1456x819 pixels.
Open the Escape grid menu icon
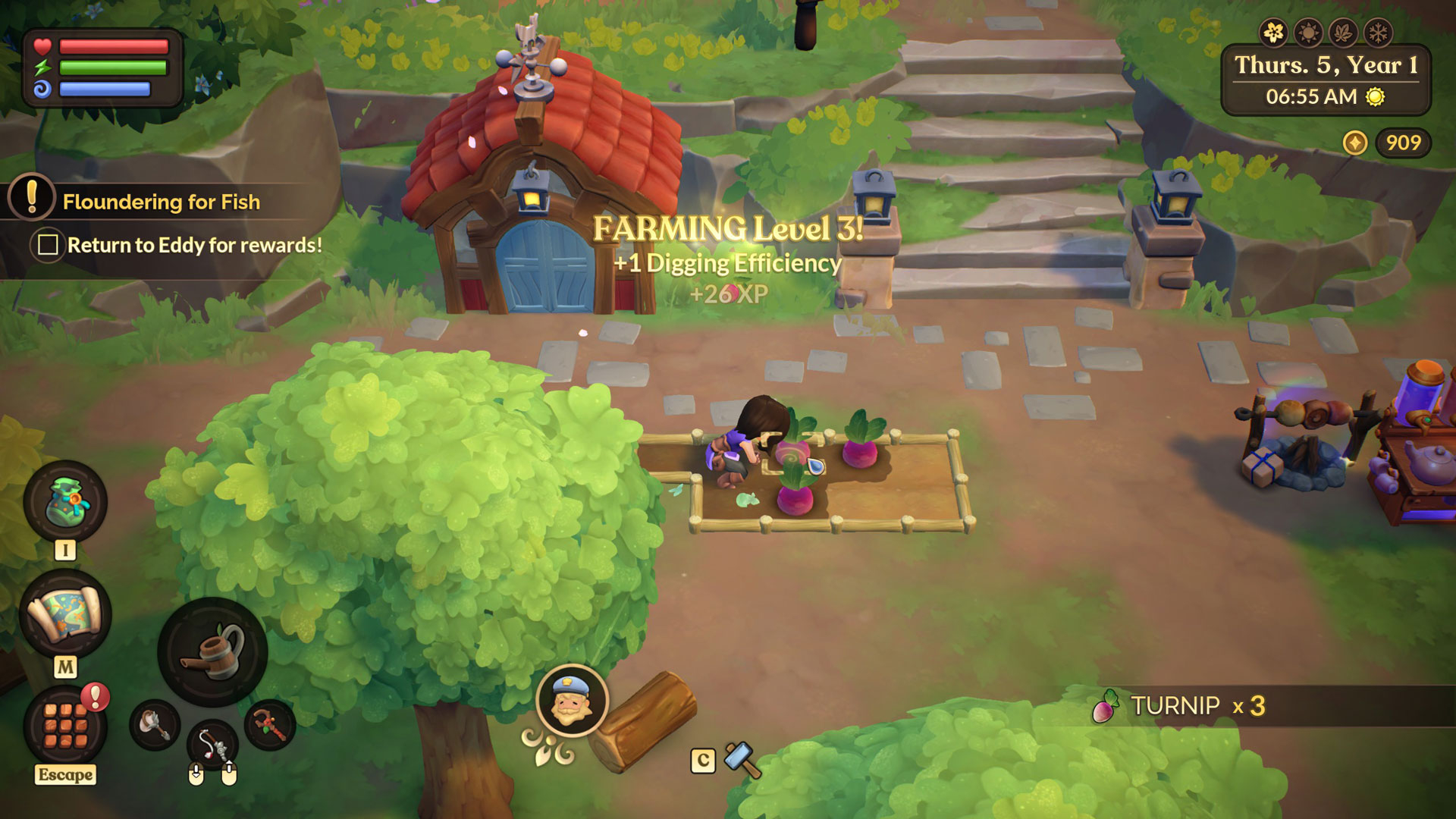[64, 727]
